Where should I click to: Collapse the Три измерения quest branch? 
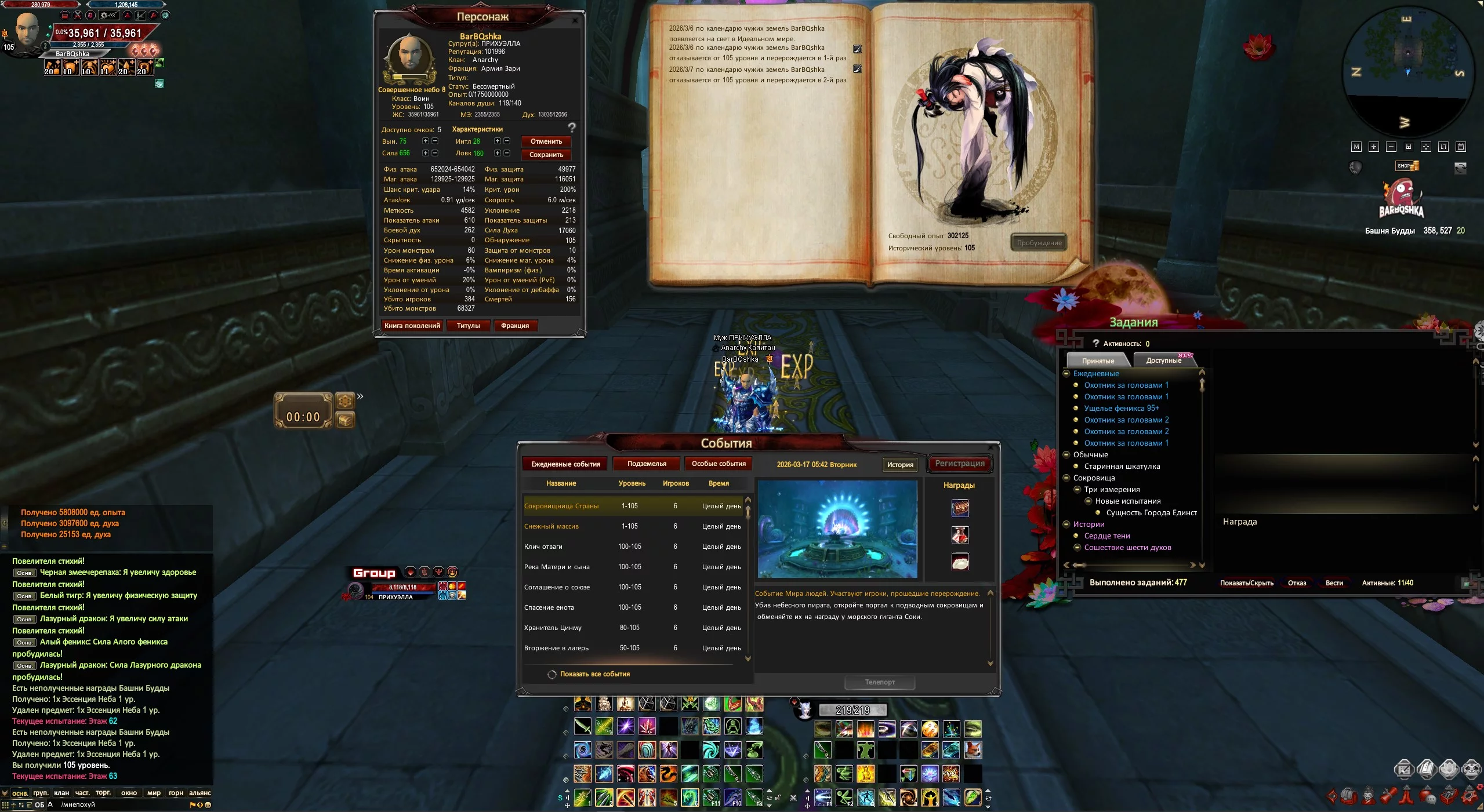(x=1078, y=489)
